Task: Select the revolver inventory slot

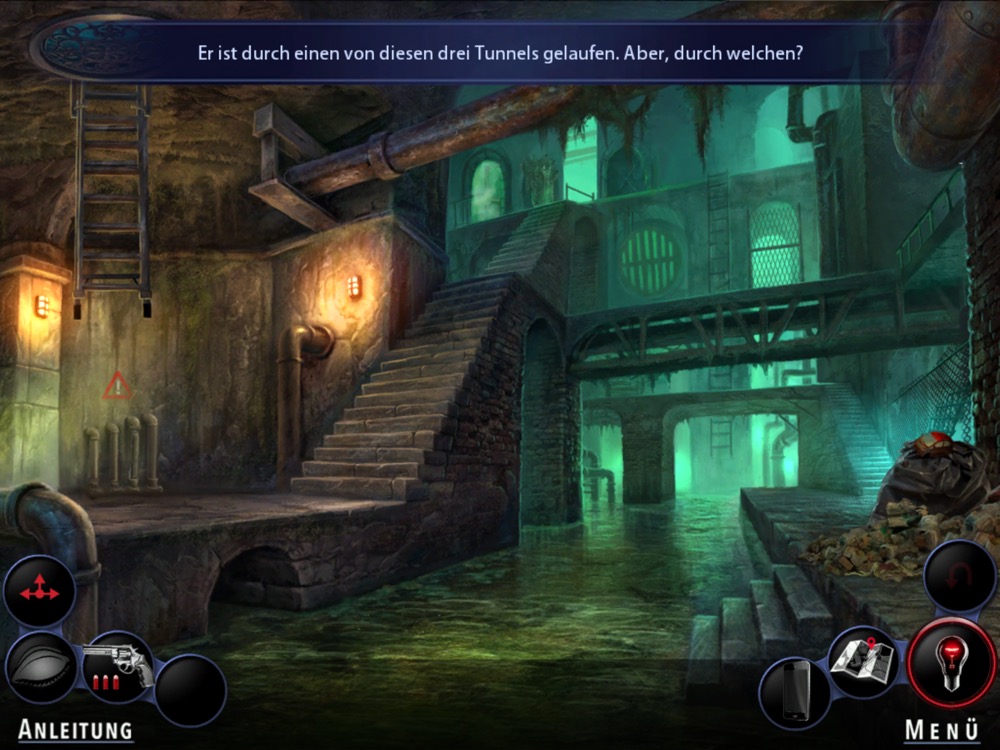Action: [x=118, y=665]
